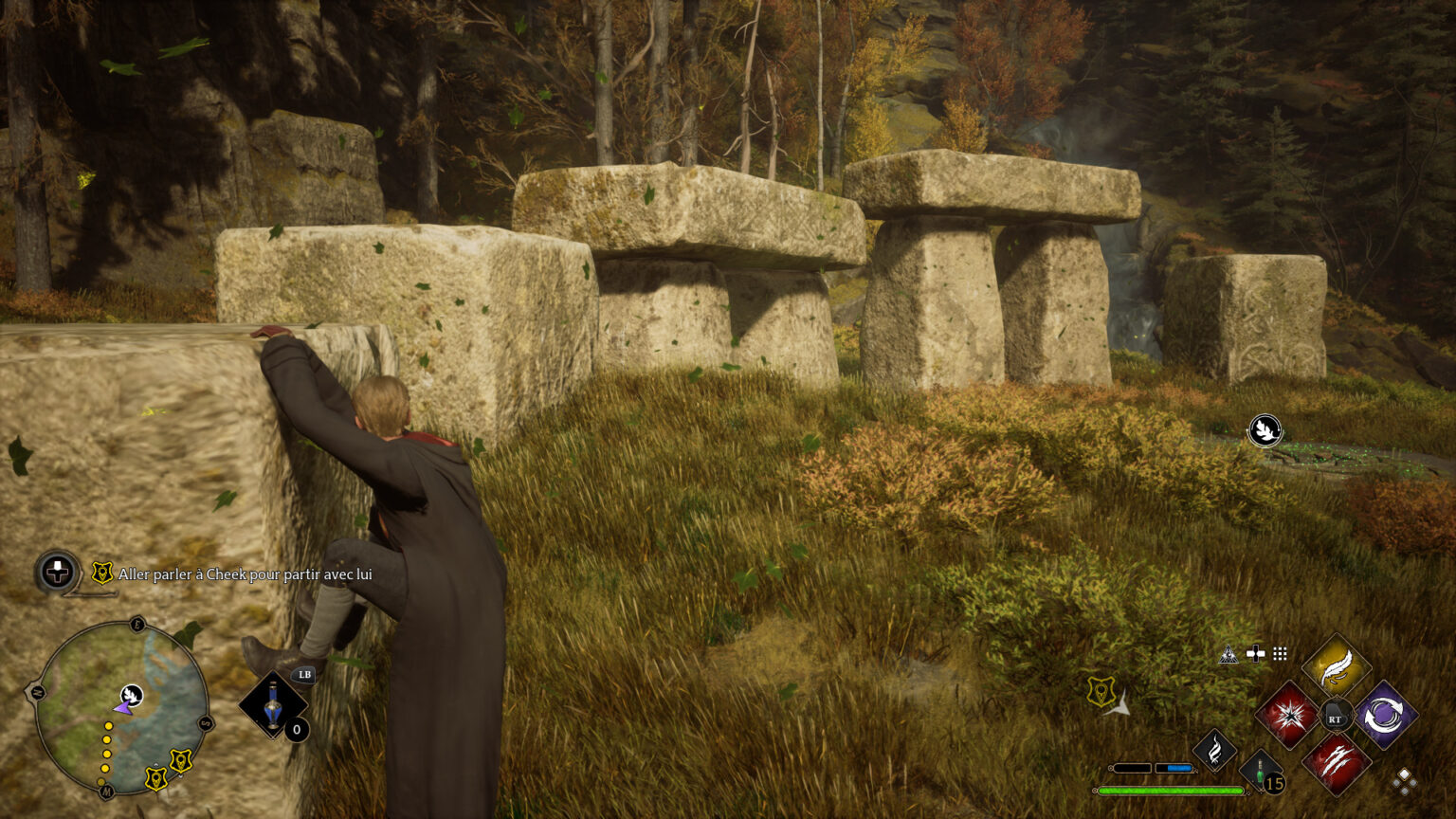Select the yellow quest shield waypoint beside the arrow

pos(1101,691)
